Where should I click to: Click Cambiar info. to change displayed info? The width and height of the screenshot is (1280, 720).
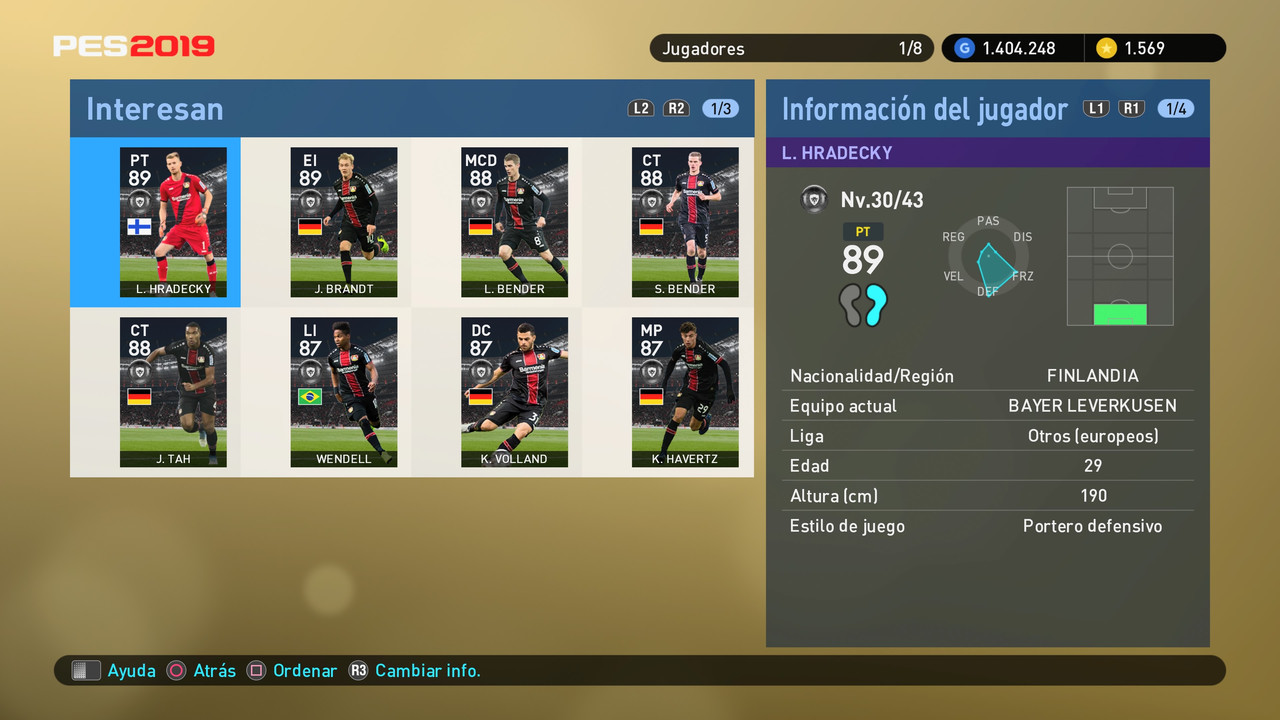(x=427, y=671)
